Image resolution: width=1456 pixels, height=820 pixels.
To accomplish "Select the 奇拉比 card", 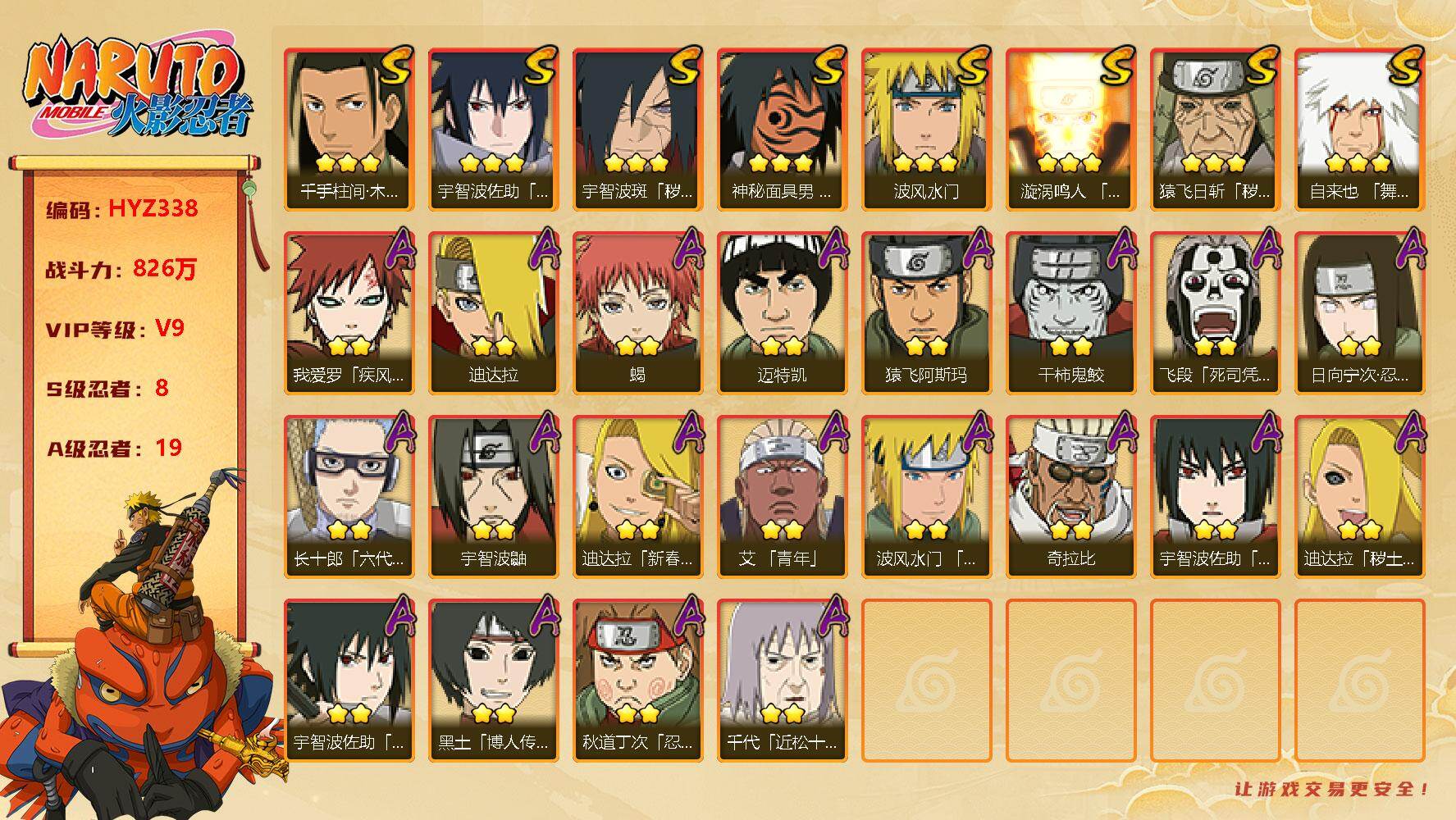I will 1070,496.
